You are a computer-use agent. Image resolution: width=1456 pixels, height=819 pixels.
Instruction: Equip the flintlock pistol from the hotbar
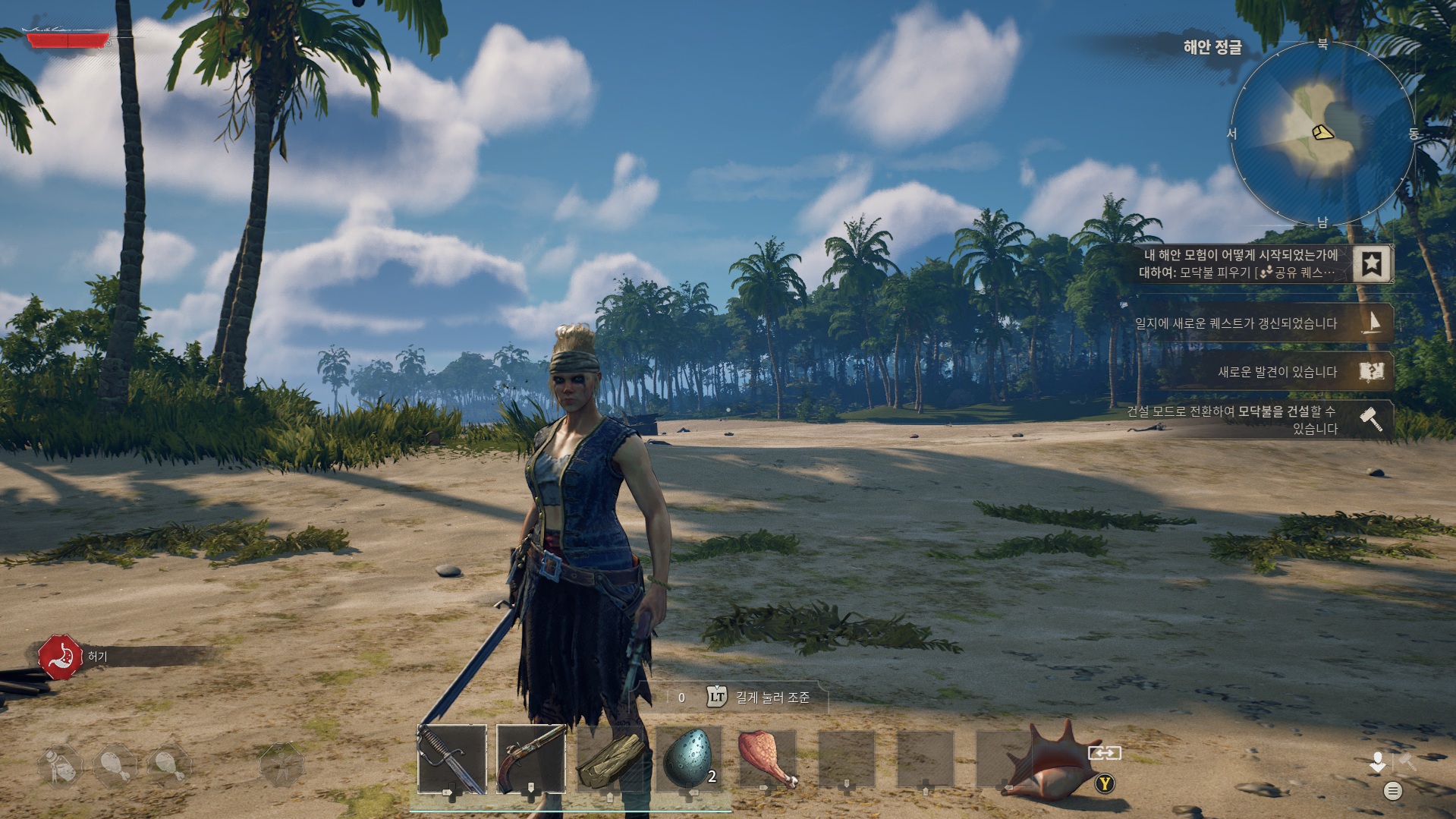coord(531,759)
